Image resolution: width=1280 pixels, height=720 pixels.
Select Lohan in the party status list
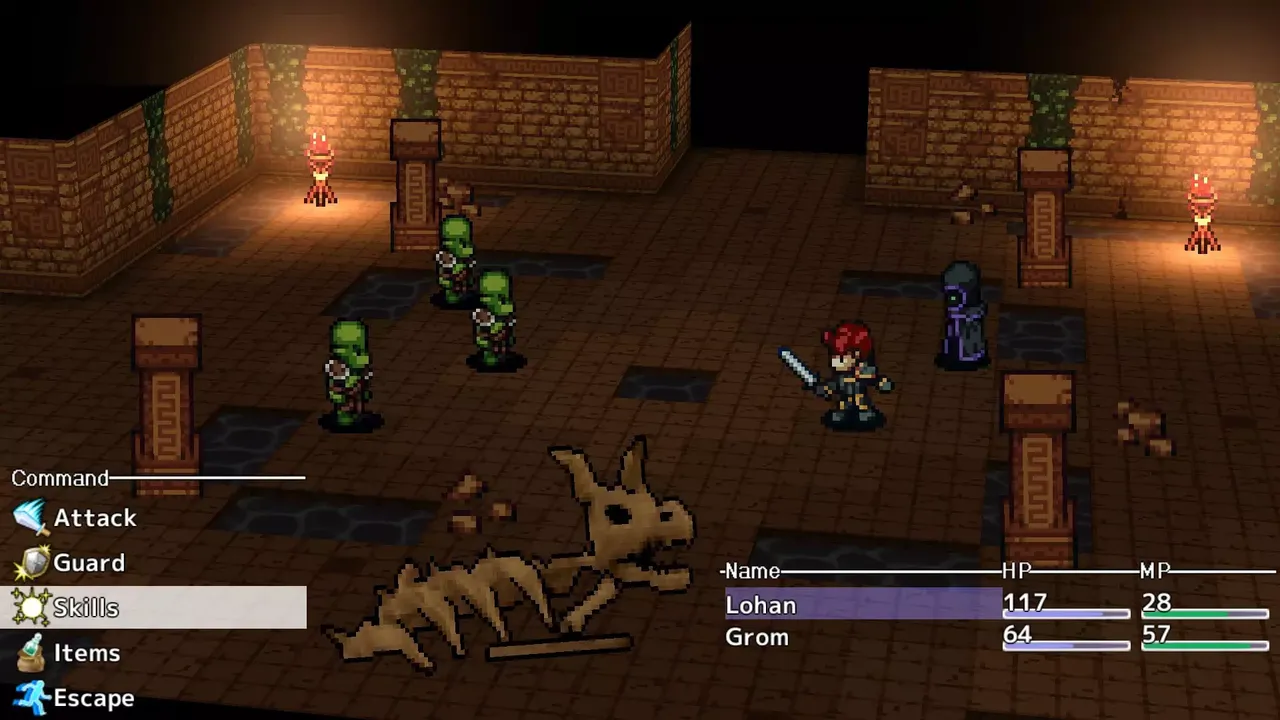click(761, 605)
